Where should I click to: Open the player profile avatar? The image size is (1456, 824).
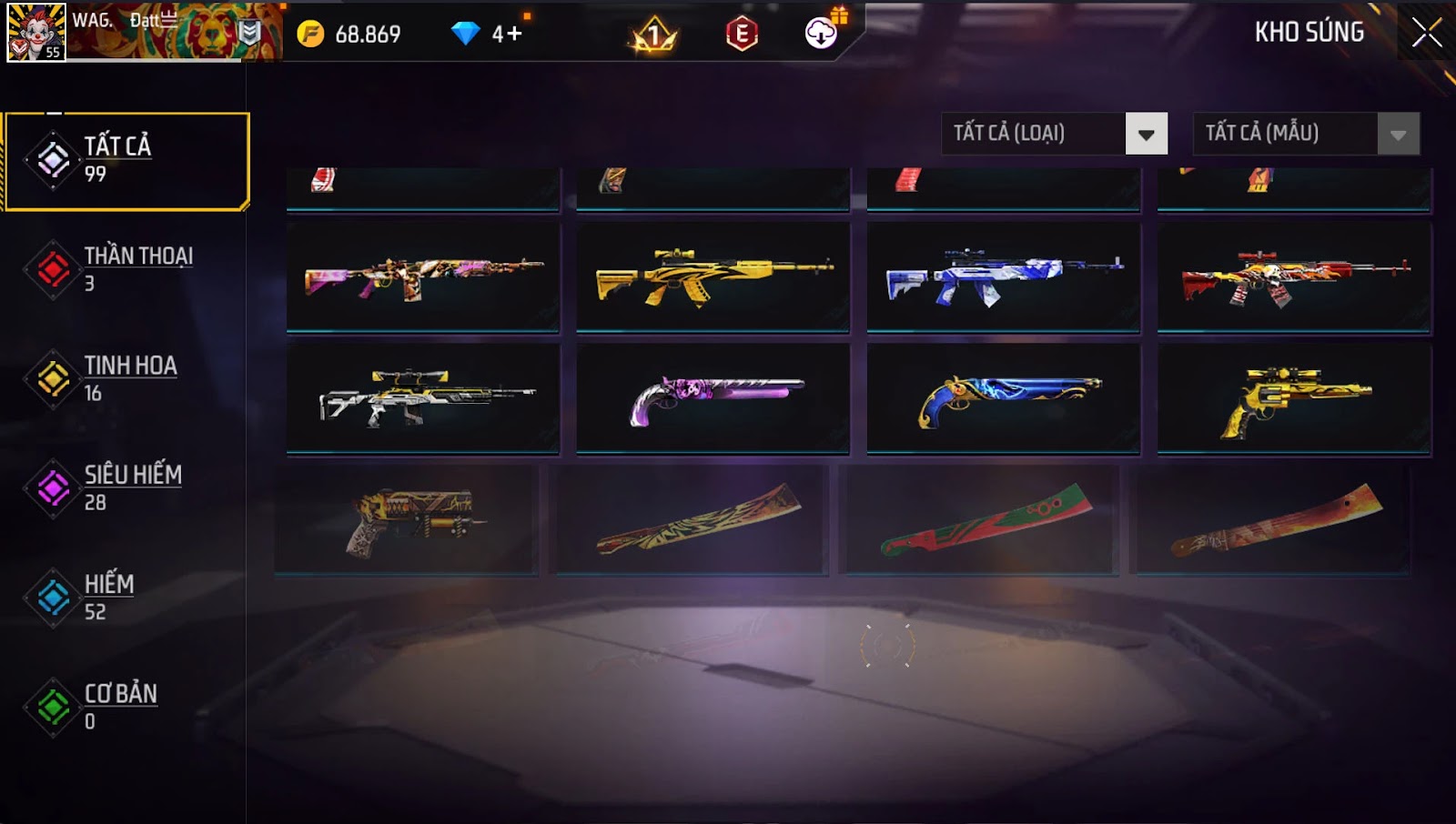[36, 33]
